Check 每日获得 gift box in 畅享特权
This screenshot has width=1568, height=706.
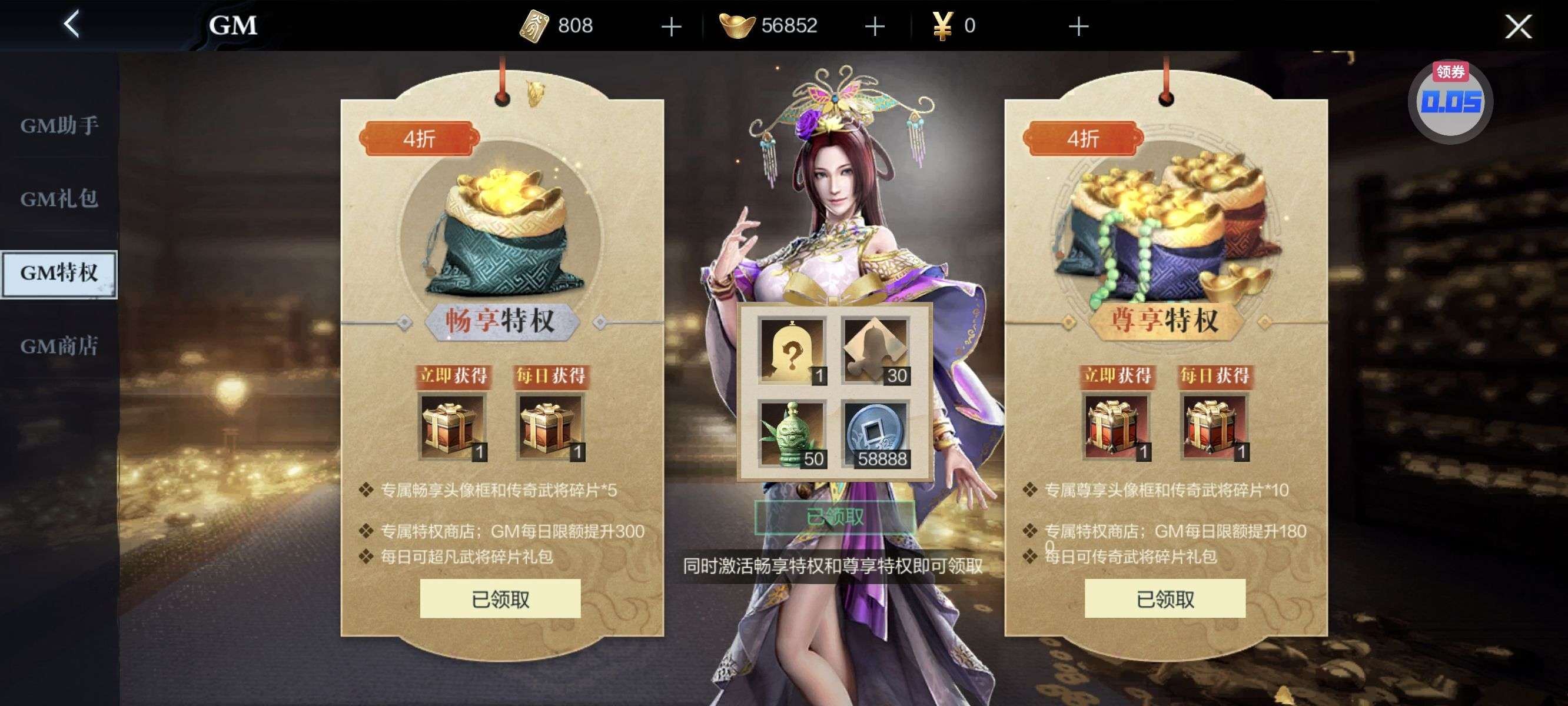(x=550, y=427)
